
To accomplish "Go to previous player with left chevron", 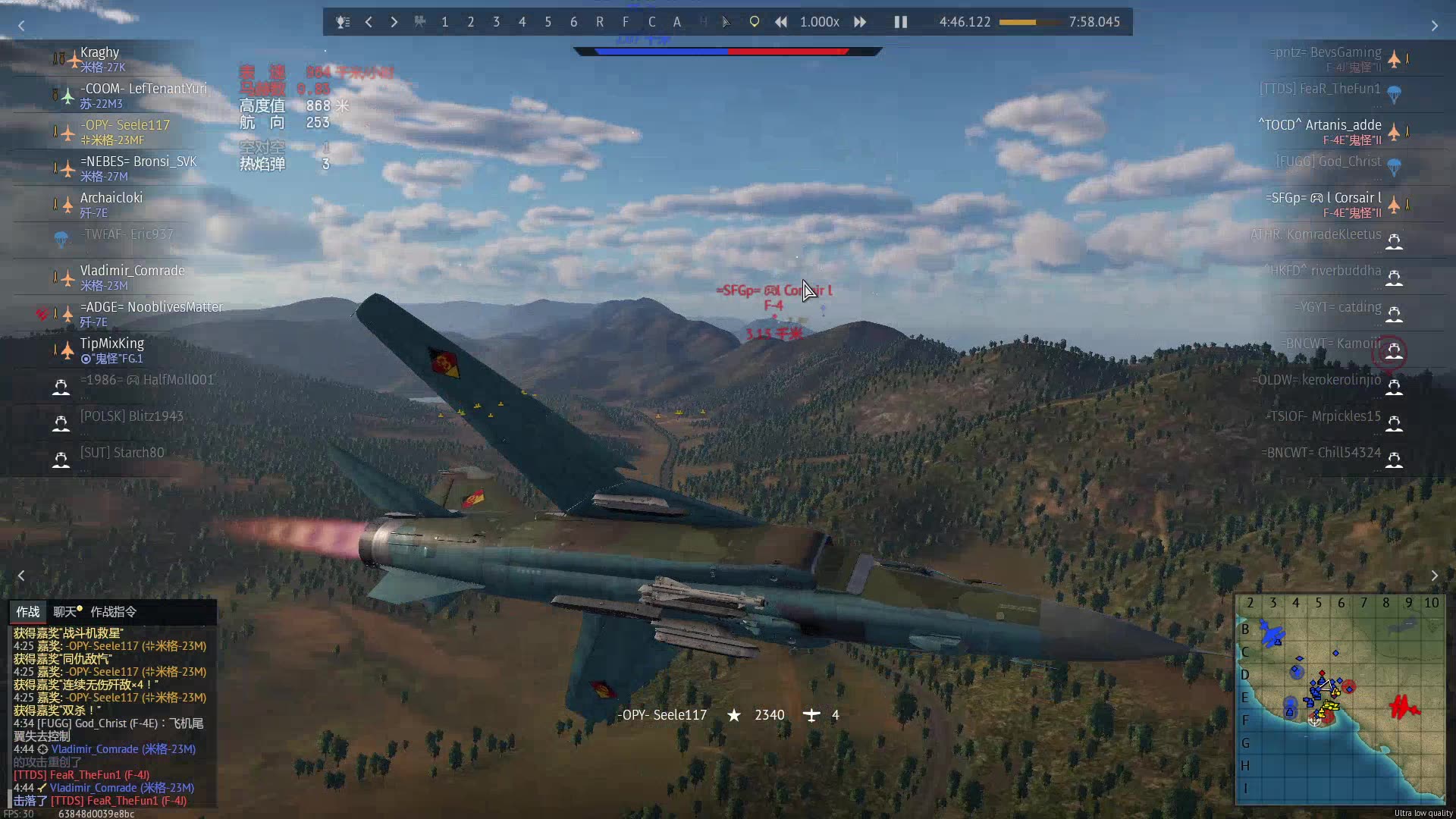I will (x=369, y=22).
